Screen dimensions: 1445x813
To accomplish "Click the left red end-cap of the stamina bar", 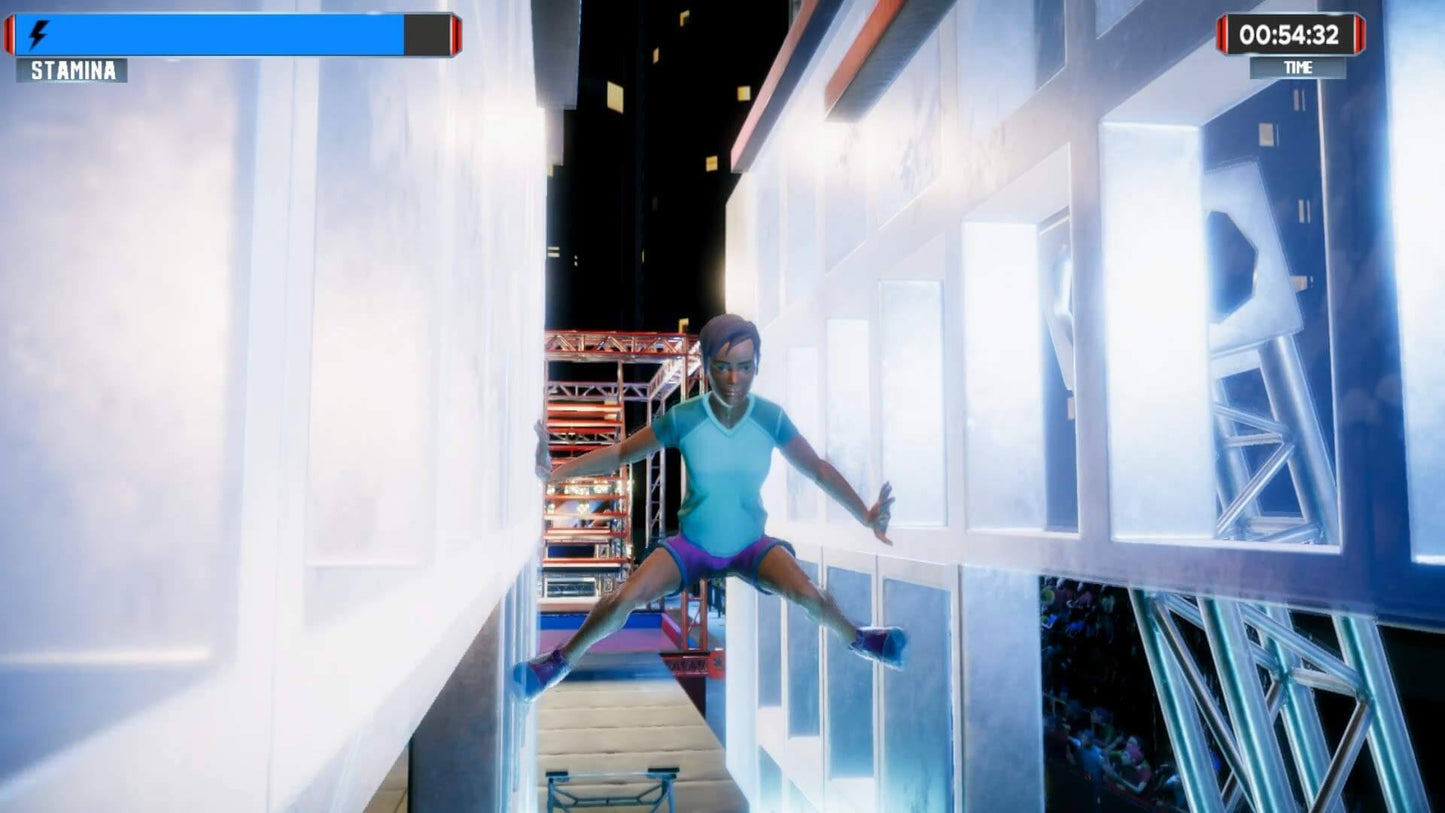I will (x=11, y=32).
